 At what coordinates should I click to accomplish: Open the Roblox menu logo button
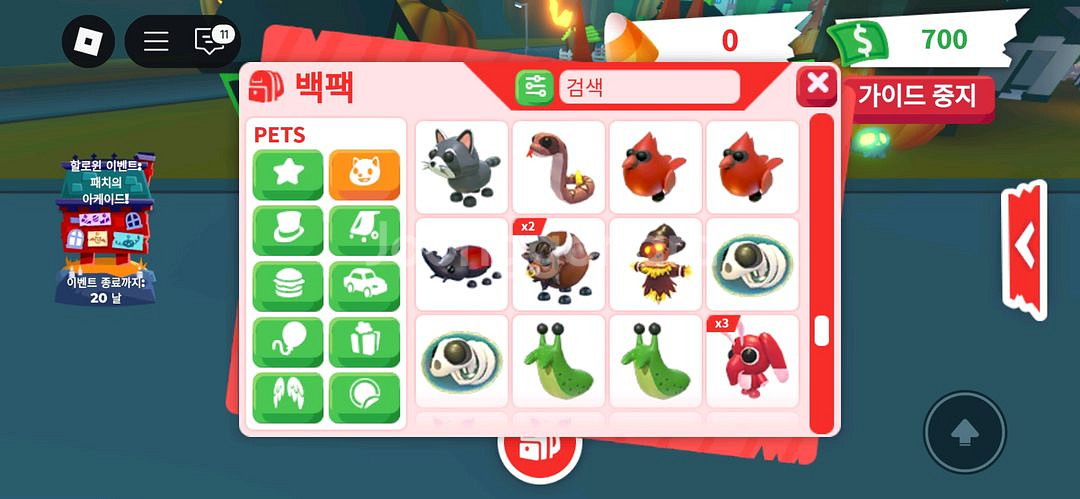coord(88,42)
